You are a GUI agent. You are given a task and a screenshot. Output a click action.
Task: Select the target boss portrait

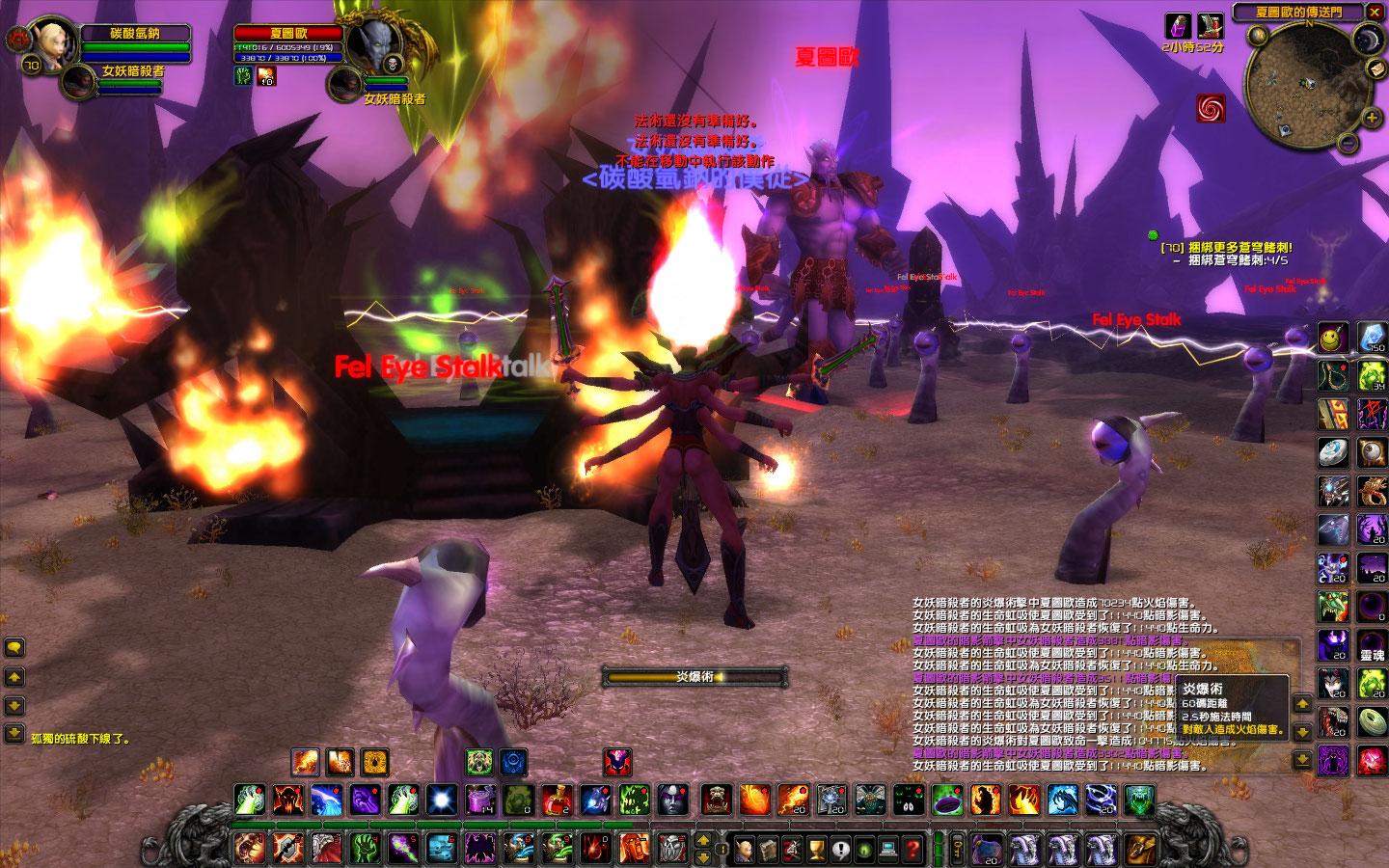pyautogui.click(x=372, y=44)
